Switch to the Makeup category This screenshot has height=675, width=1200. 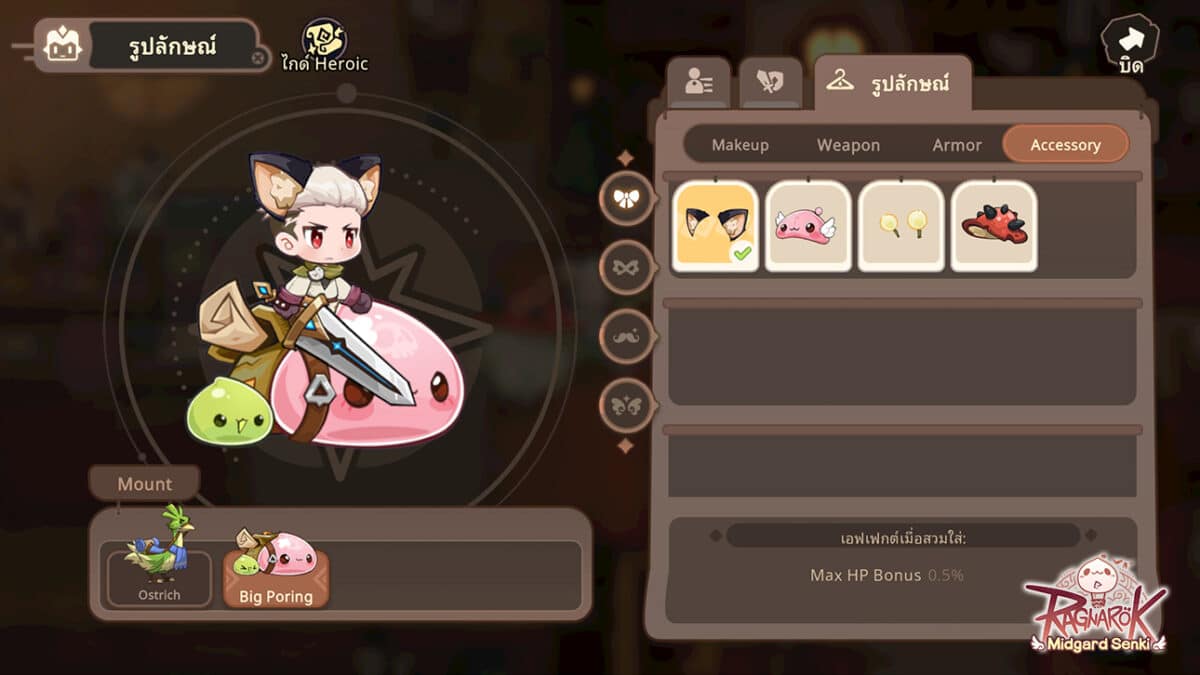click(740, 145)
